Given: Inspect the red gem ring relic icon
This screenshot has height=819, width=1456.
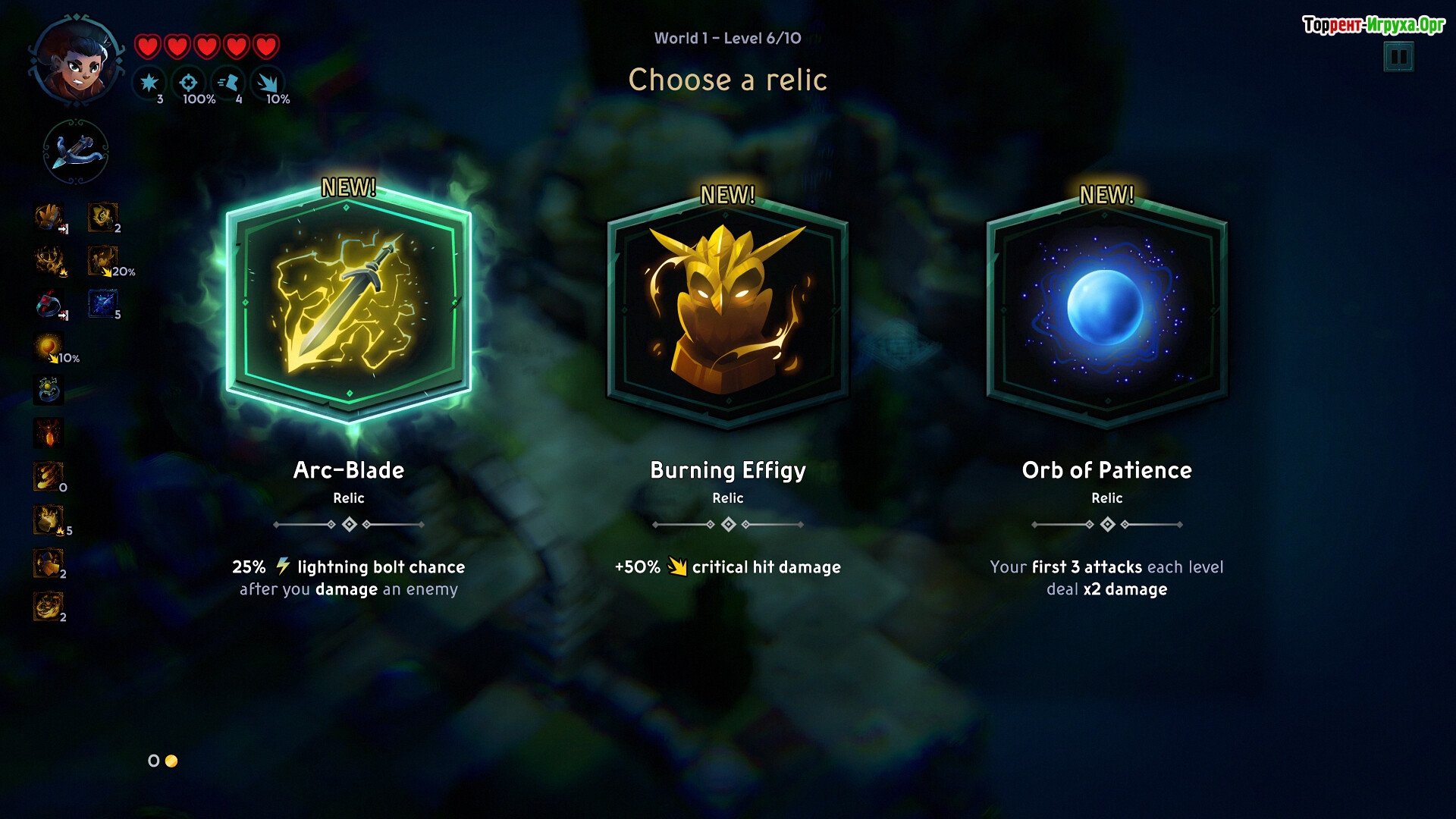Looking at the screenshot, I should point(49,305).
